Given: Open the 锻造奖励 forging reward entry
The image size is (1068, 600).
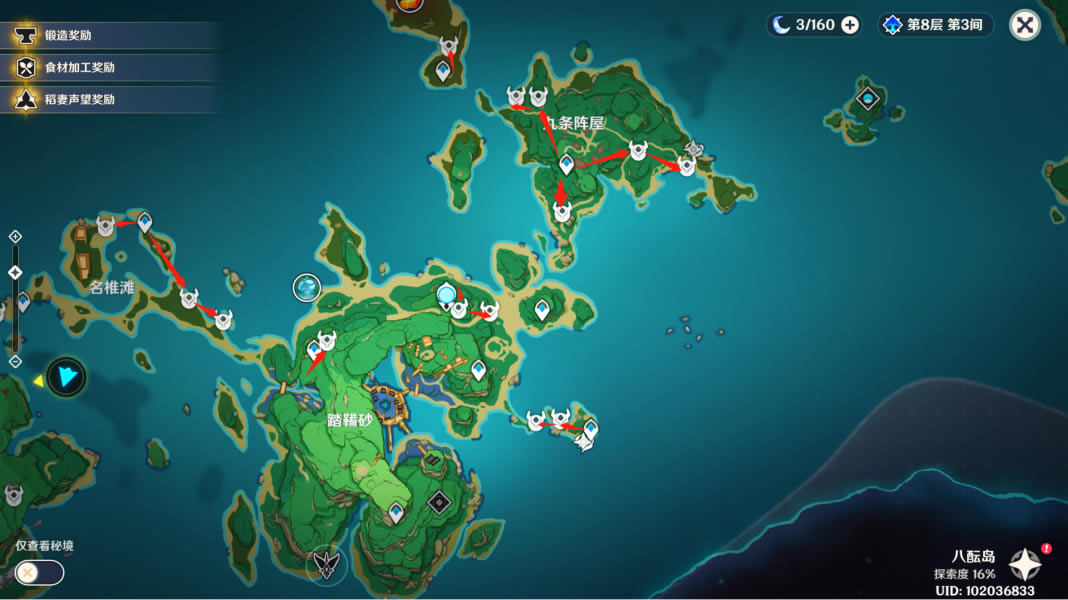Looking at the screenshot, I should 110,36.
